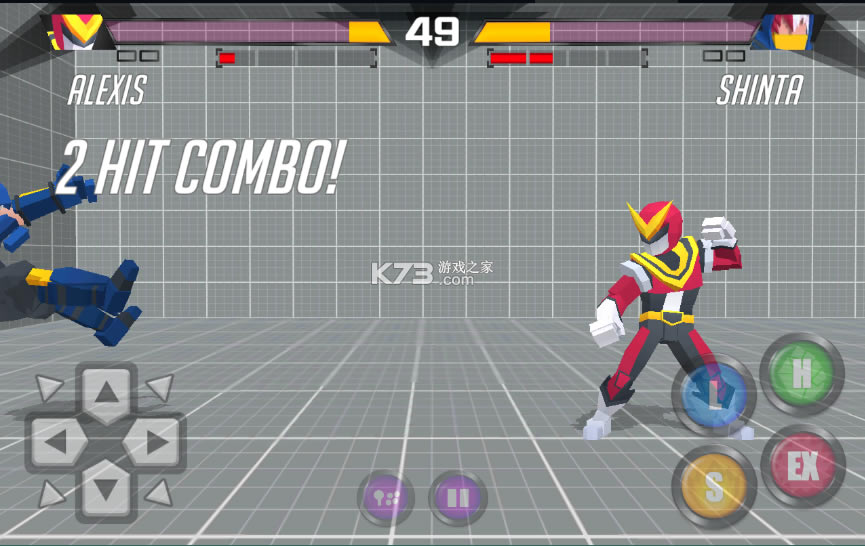Pause the match with the purple pause button

pos(457,498)
